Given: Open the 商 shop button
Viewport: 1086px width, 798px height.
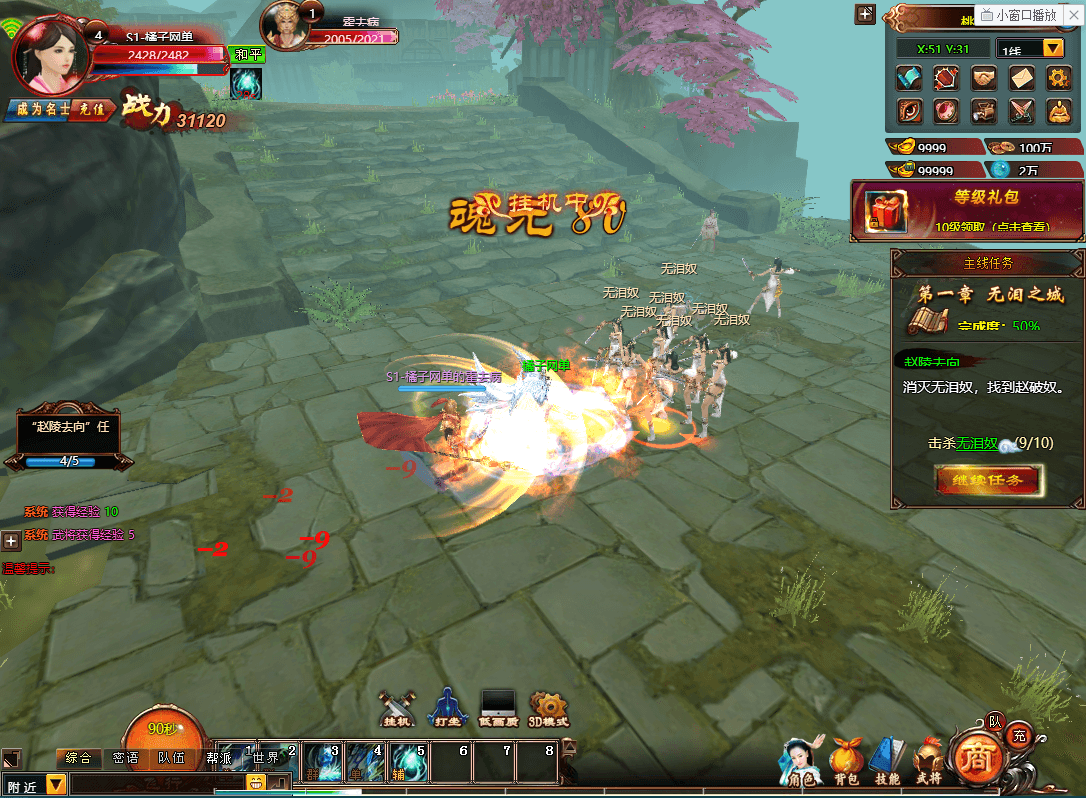Looking at the screenshot, I should click(x=972, y=759).
